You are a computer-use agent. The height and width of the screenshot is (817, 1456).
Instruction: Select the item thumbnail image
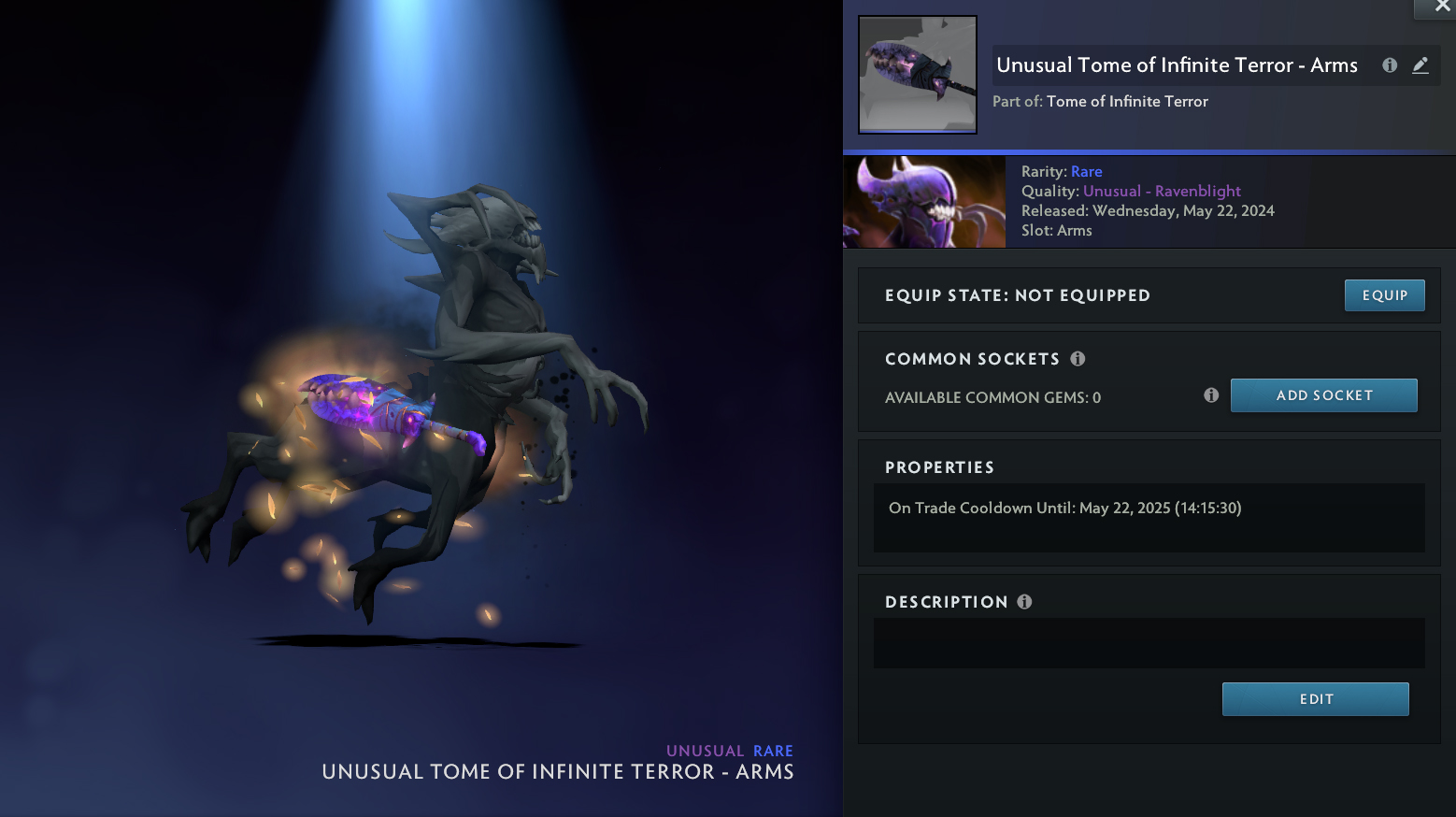(x=918, y=75)
